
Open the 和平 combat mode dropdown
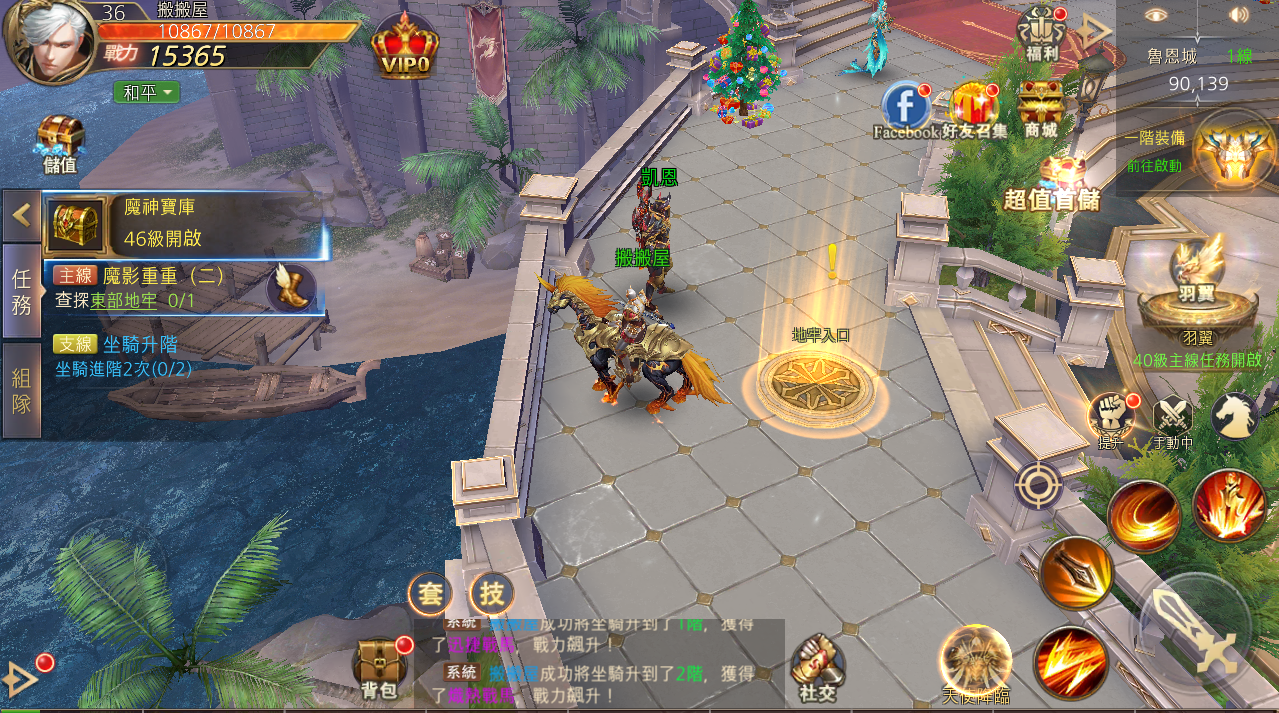pos(146,92)
